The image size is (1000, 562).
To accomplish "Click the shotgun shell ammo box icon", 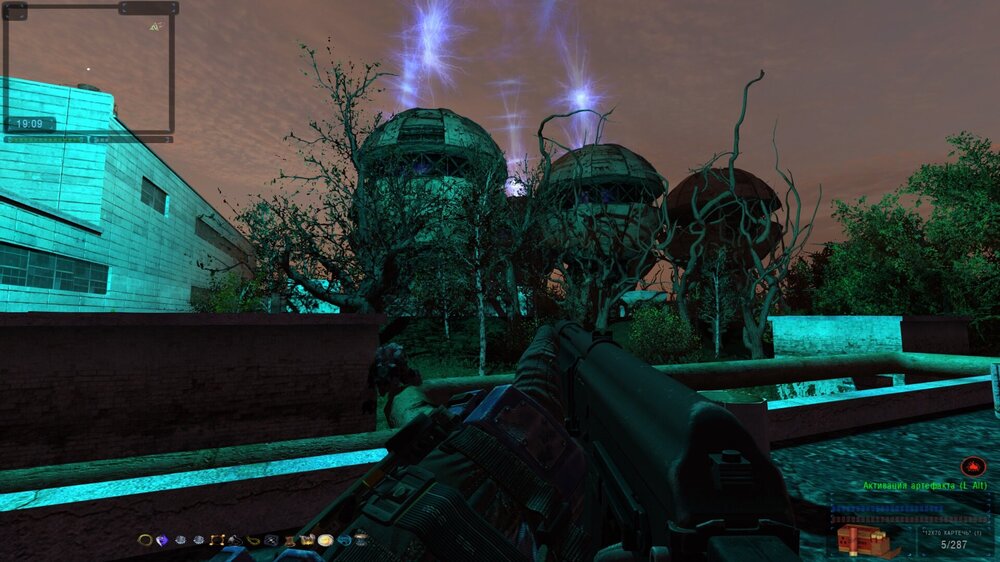I will (x=862, y=541).
